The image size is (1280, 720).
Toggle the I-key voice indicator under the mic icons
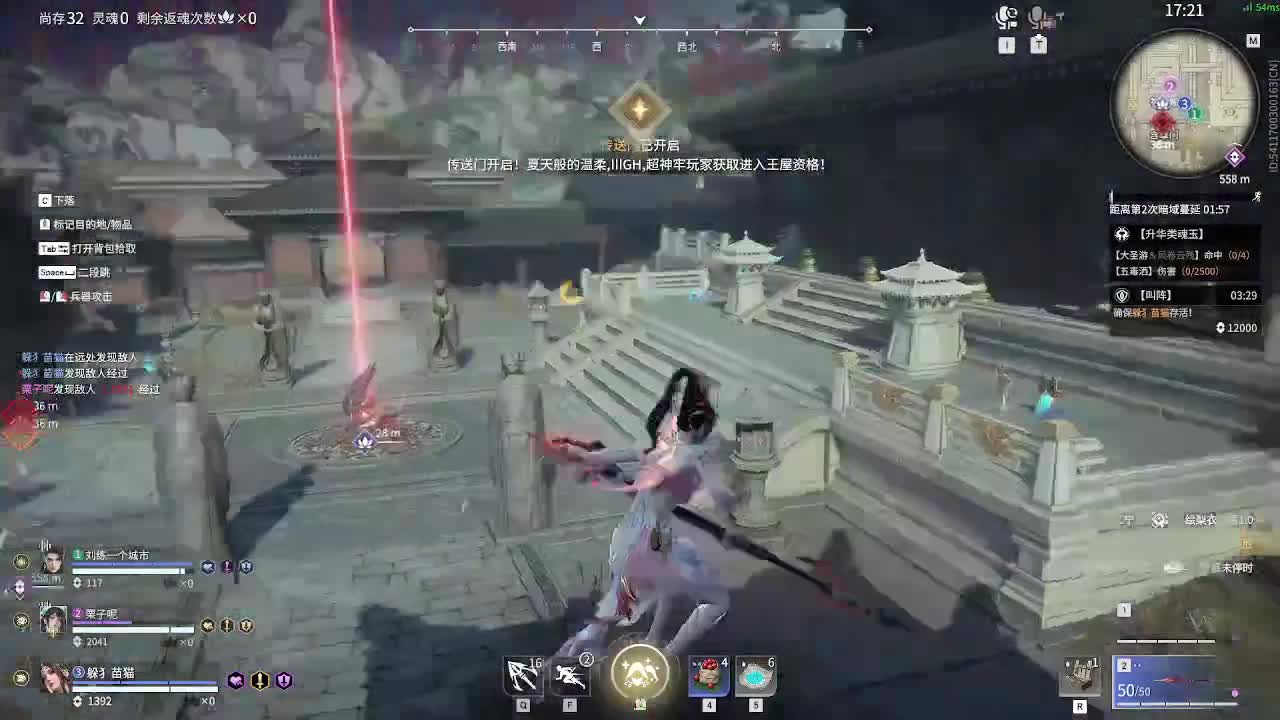tap(1008, 44)
